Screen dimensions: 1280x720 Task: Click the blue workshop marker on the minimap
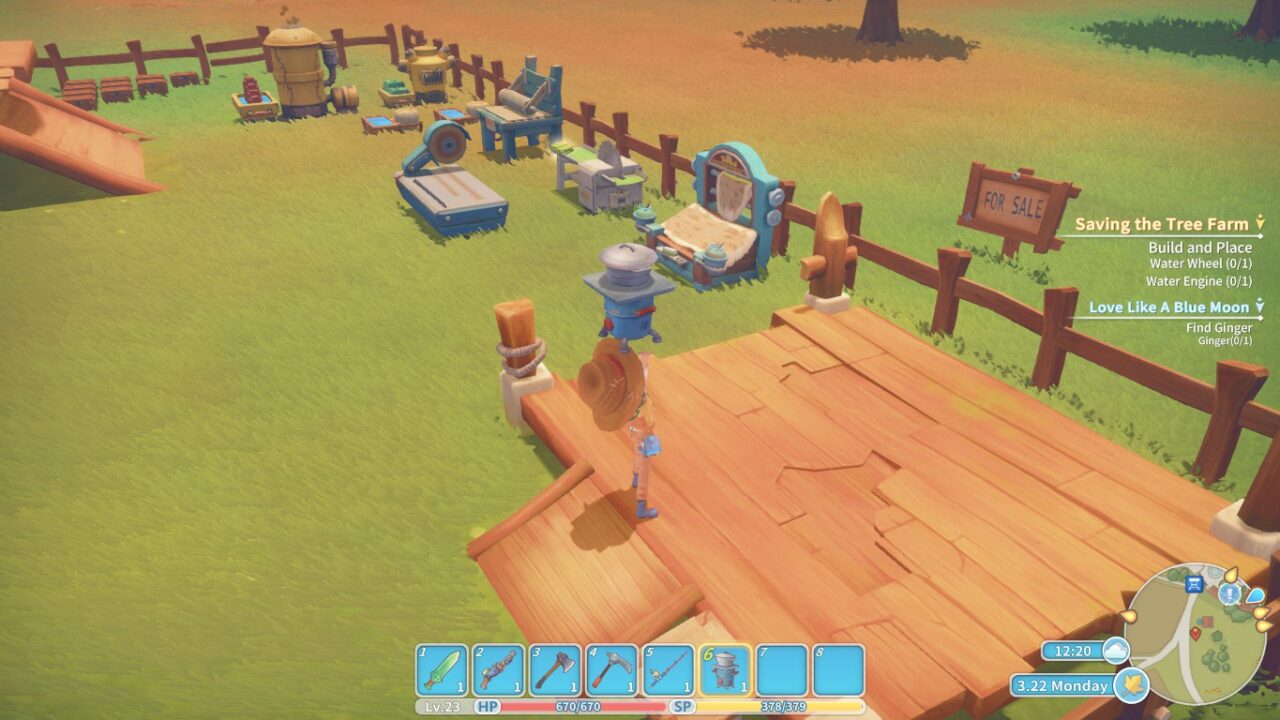pyautogui.click(x=1193, y=585)
